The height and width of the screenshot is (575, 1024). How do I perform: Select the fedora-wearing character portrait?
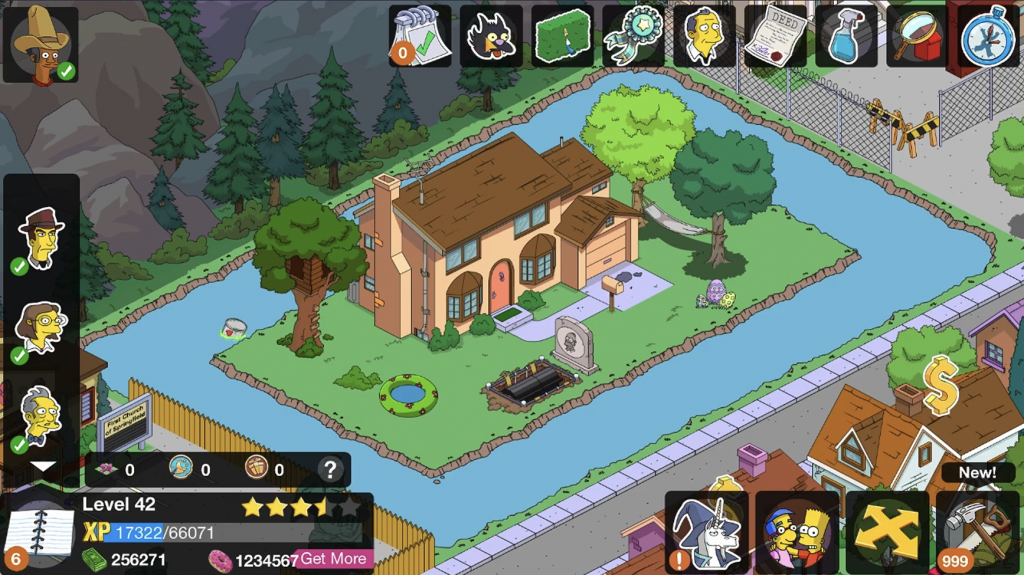pos(41,238)
